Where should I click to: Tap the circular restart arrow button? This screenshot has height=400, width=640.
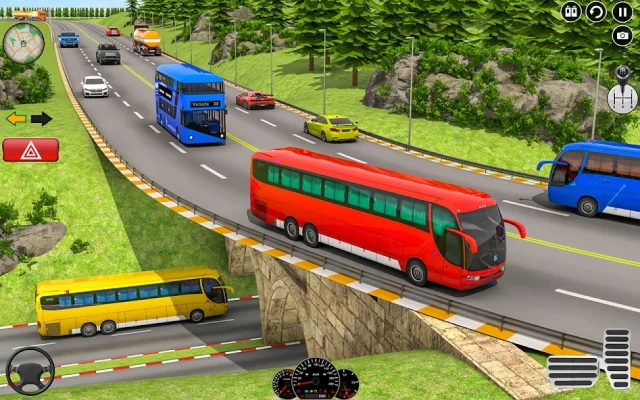[x=596, y=12]
